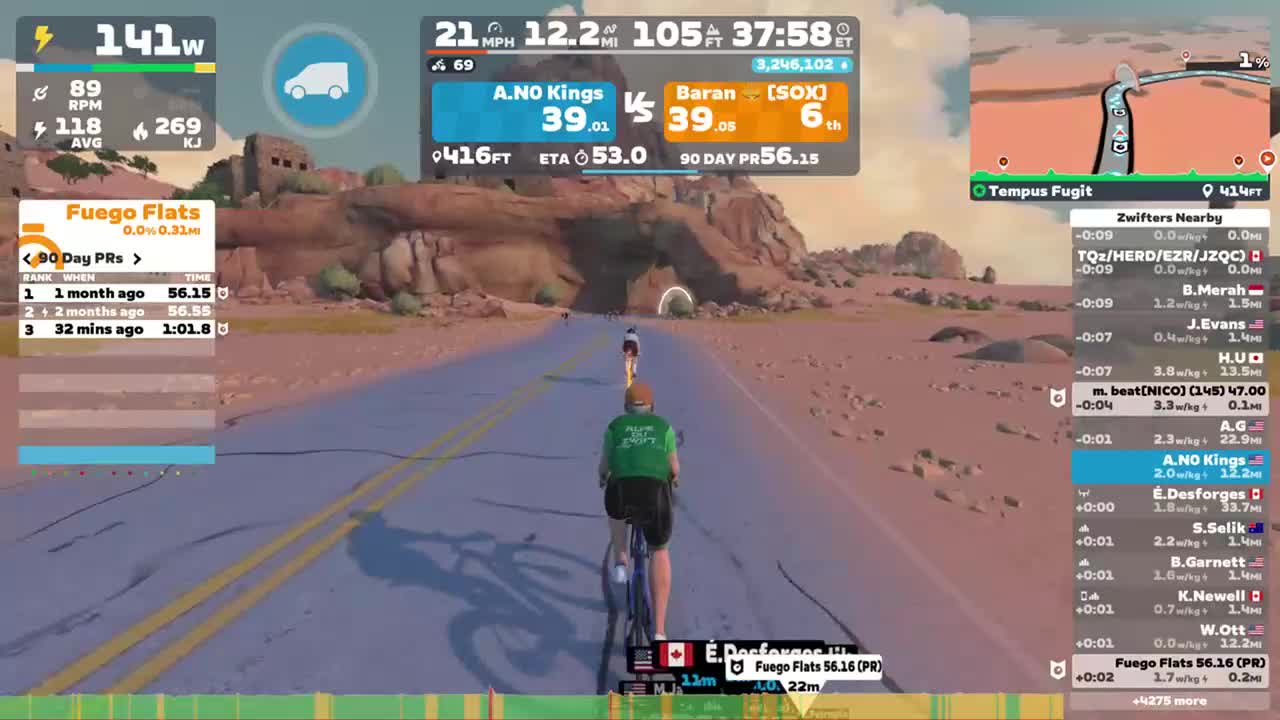Click the blue progress bar under the PR list

pyautogui.click(x=116, y=455)
